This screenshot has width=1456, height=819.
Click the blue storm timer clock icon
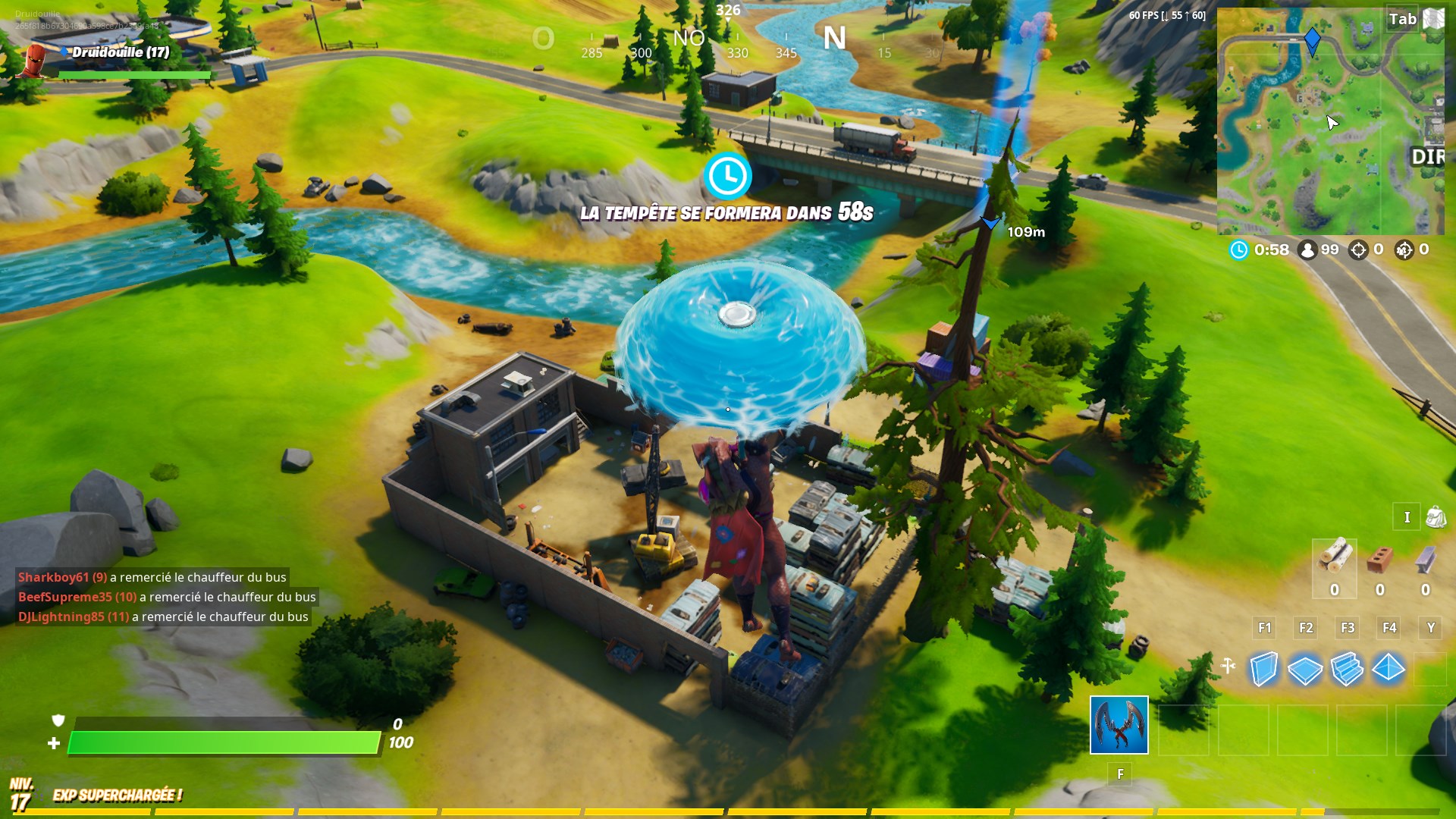(x=1241, y=249)
